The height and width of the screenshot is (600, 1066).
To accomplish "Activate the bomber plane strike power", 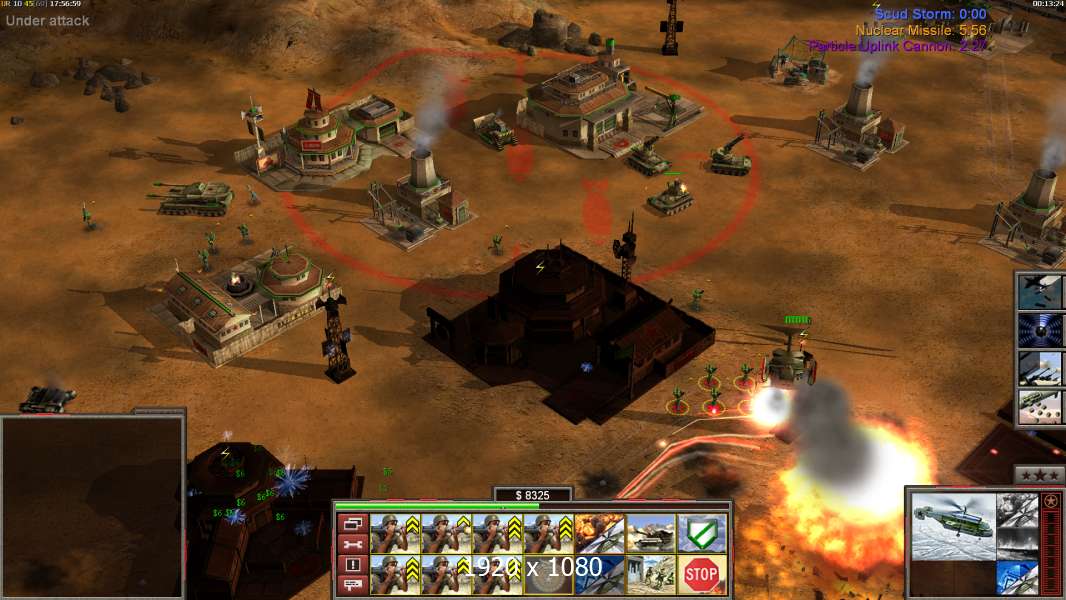I will click(1041, 291).
